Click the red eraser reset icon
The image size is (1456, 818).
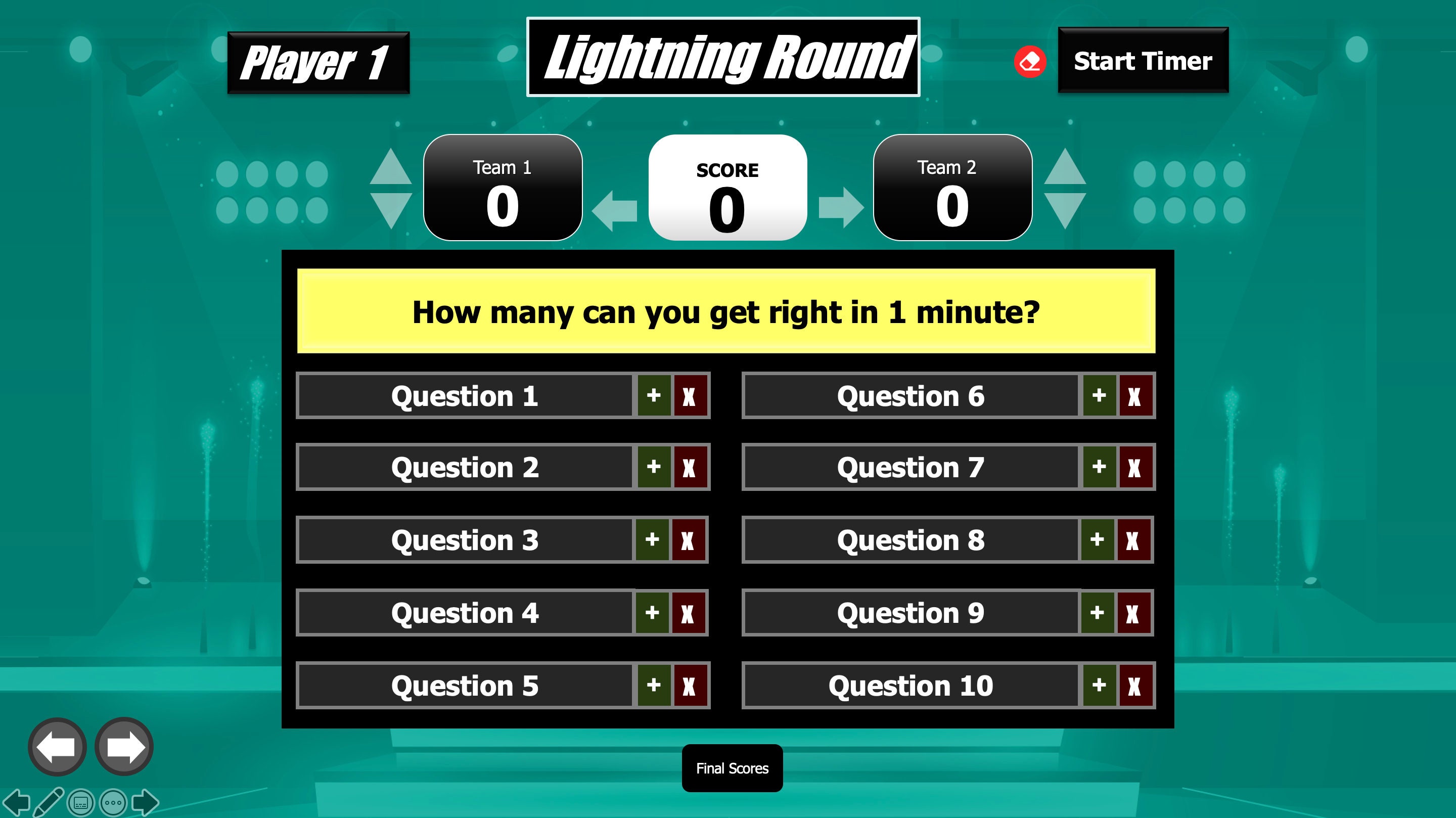1031,62
